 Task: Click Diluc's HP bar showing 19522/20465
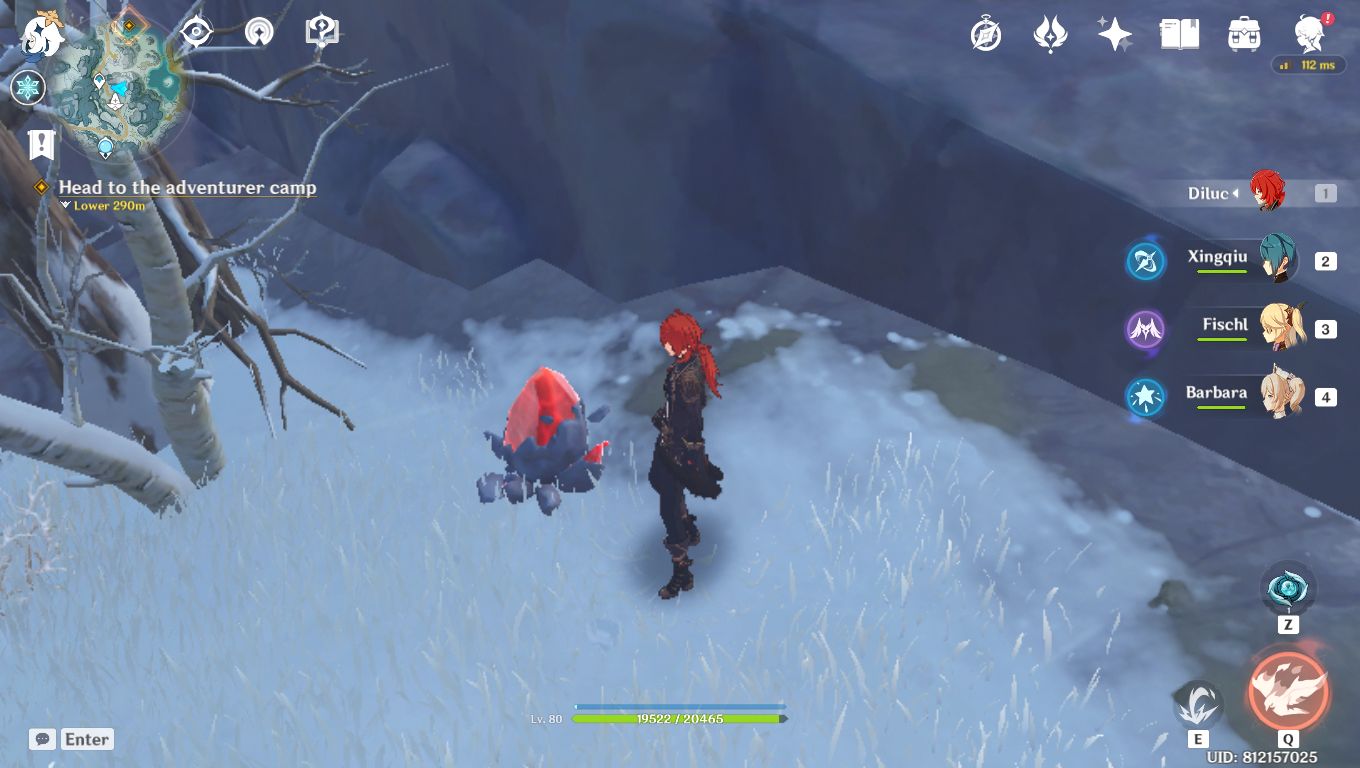tap(680, 717)
